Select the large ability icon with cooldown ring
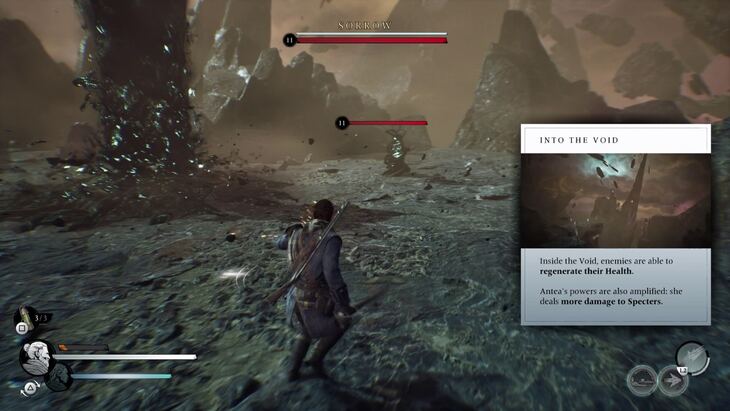 692,357
